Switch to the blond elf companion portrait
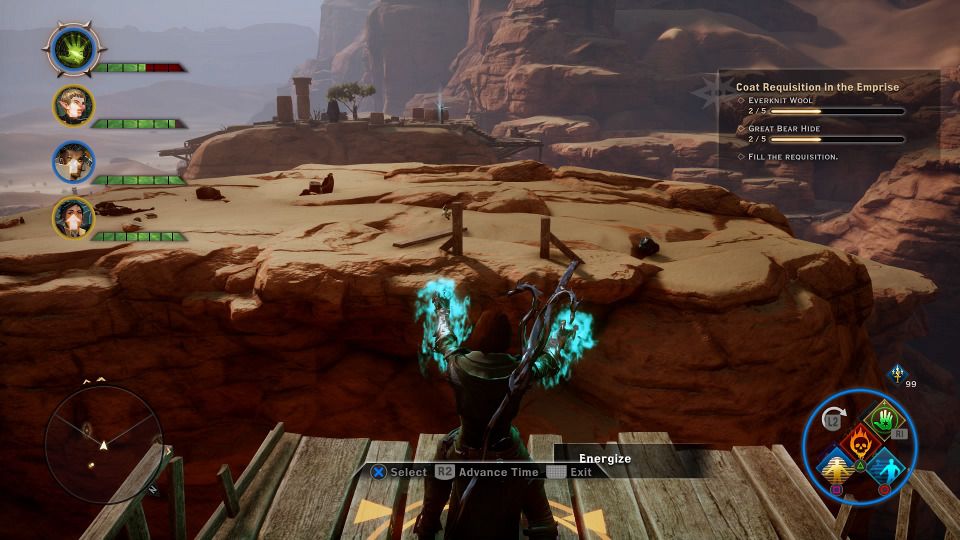Image resolution: width=960 pixels, height=540 pixels. point(73,105)
